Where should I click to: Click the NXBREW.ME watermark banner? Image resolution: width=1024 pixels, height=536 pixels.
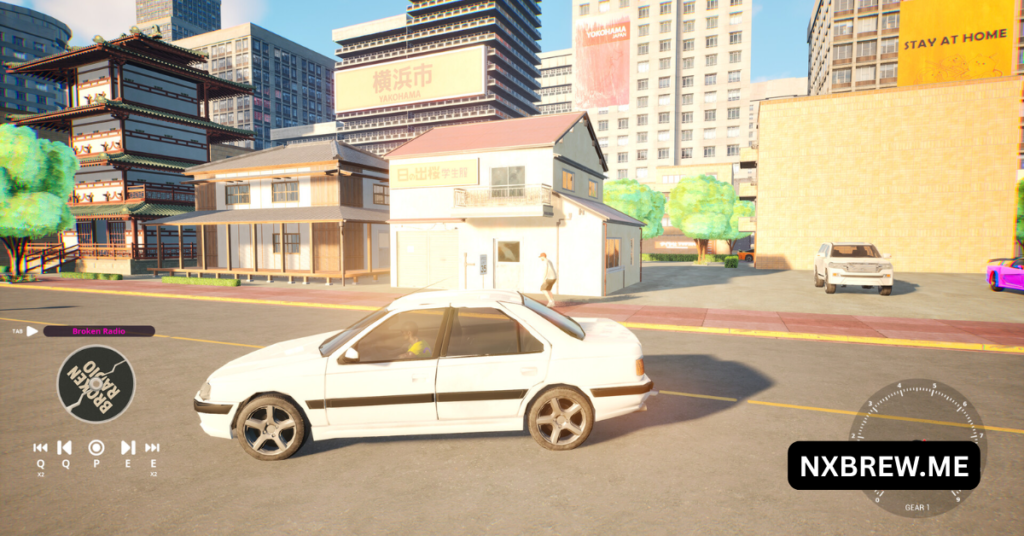(883, 466)
